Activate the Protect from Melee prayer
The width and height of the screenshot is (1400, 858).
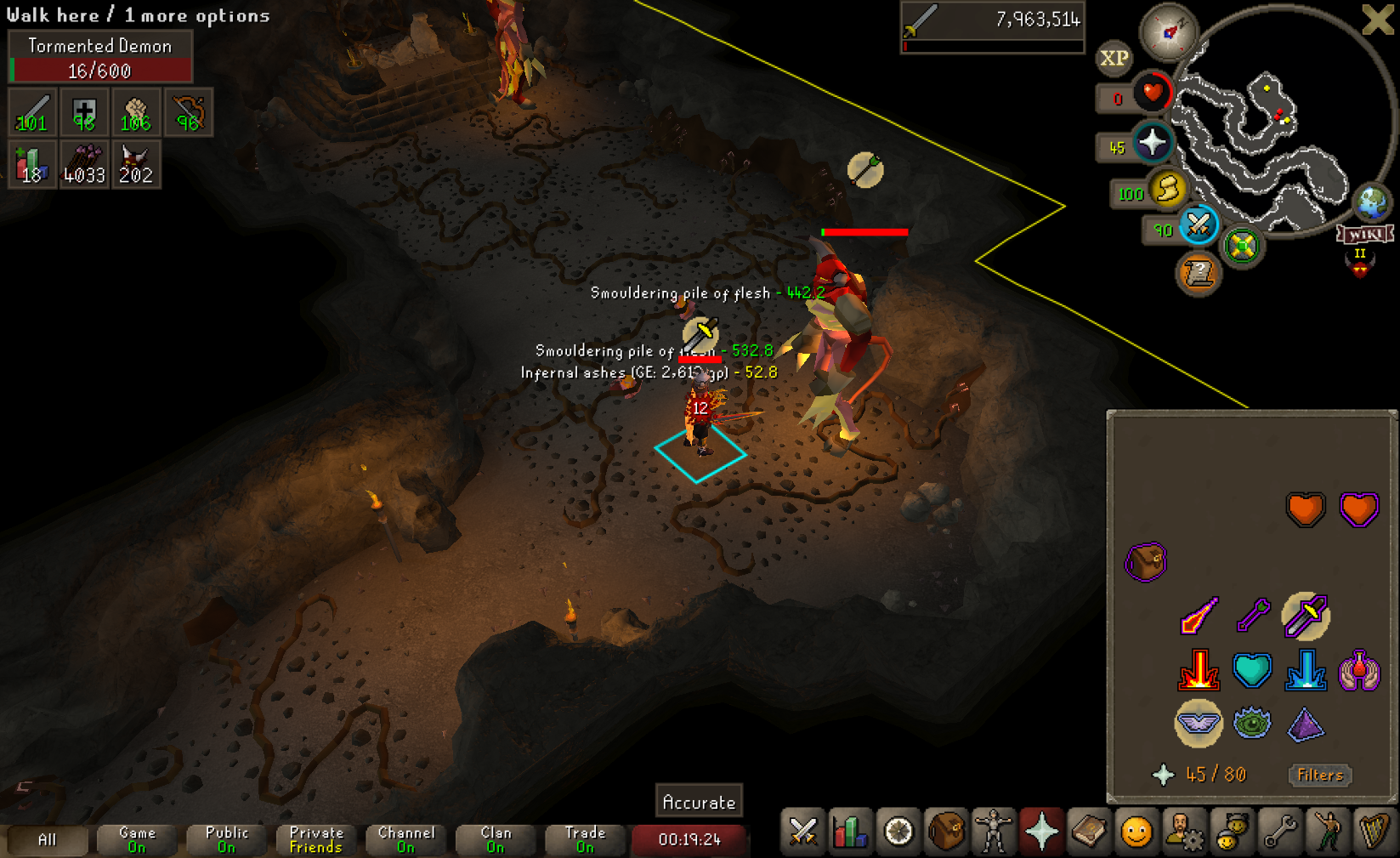(x=1305, y=616)
